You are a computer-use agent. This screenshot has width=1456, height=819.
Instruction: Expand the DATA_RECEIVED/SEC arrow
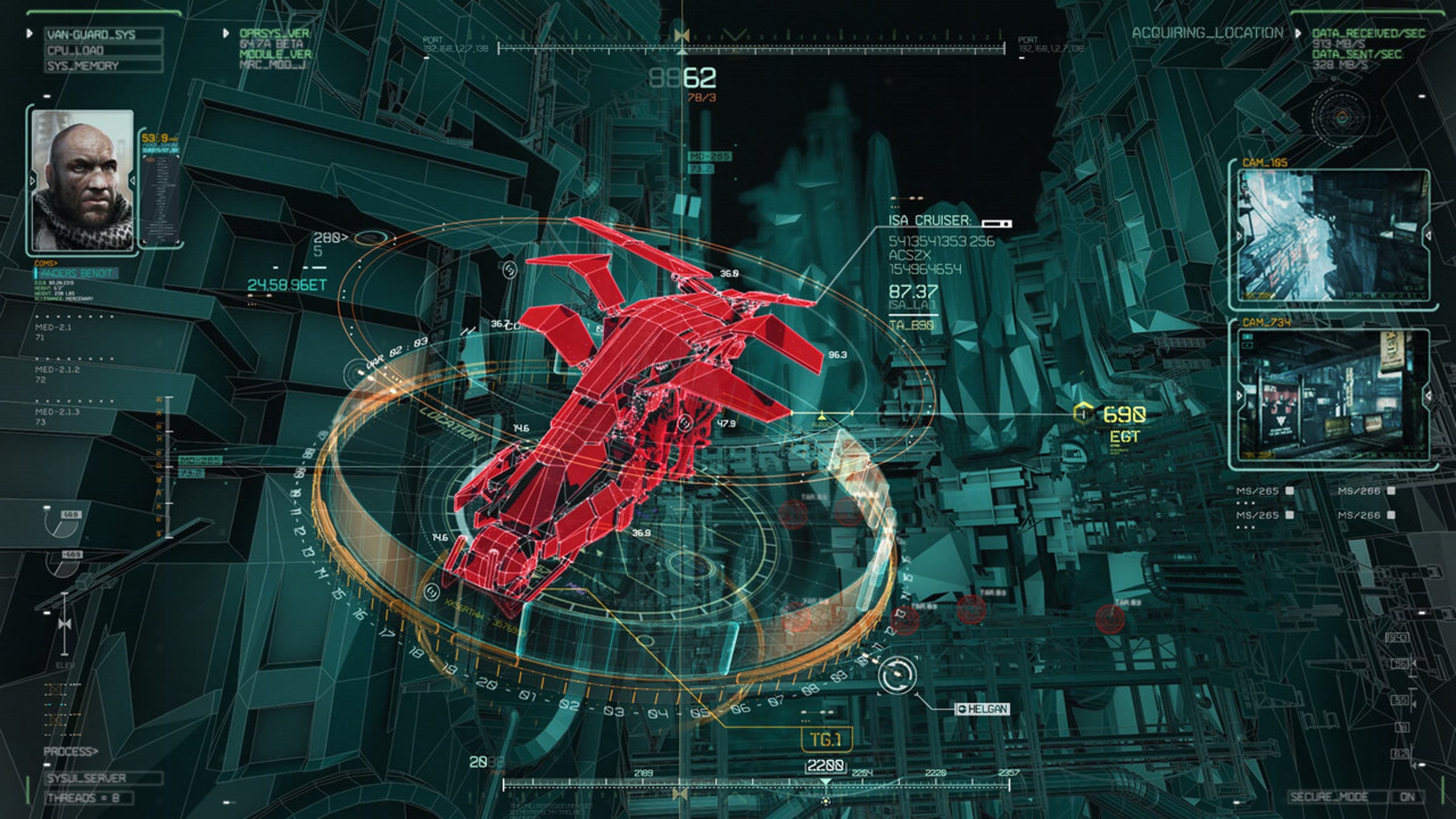tap(1298, 33)
